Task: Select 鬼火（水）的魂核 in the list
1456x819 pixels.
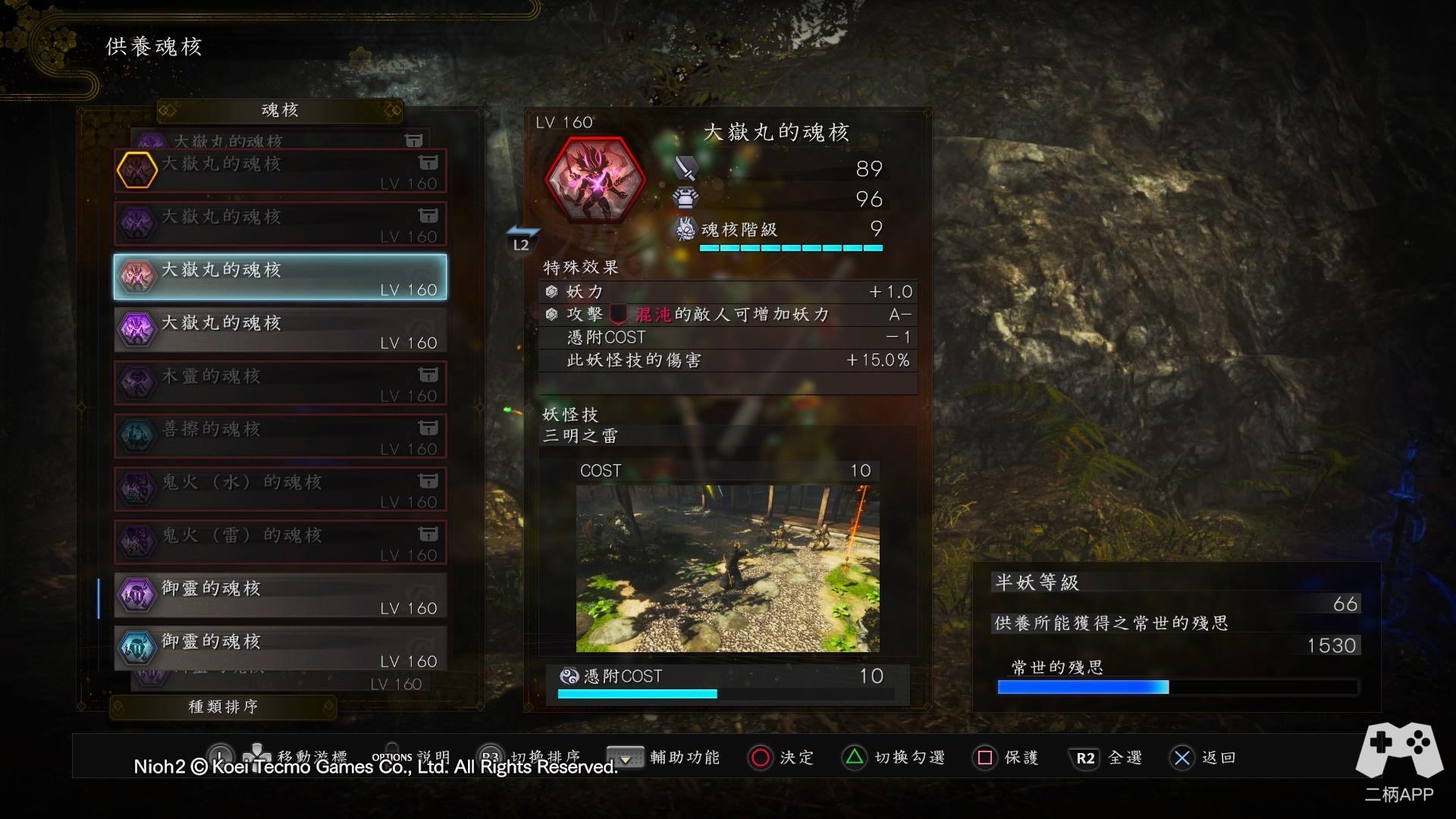Action: point(280,489)
